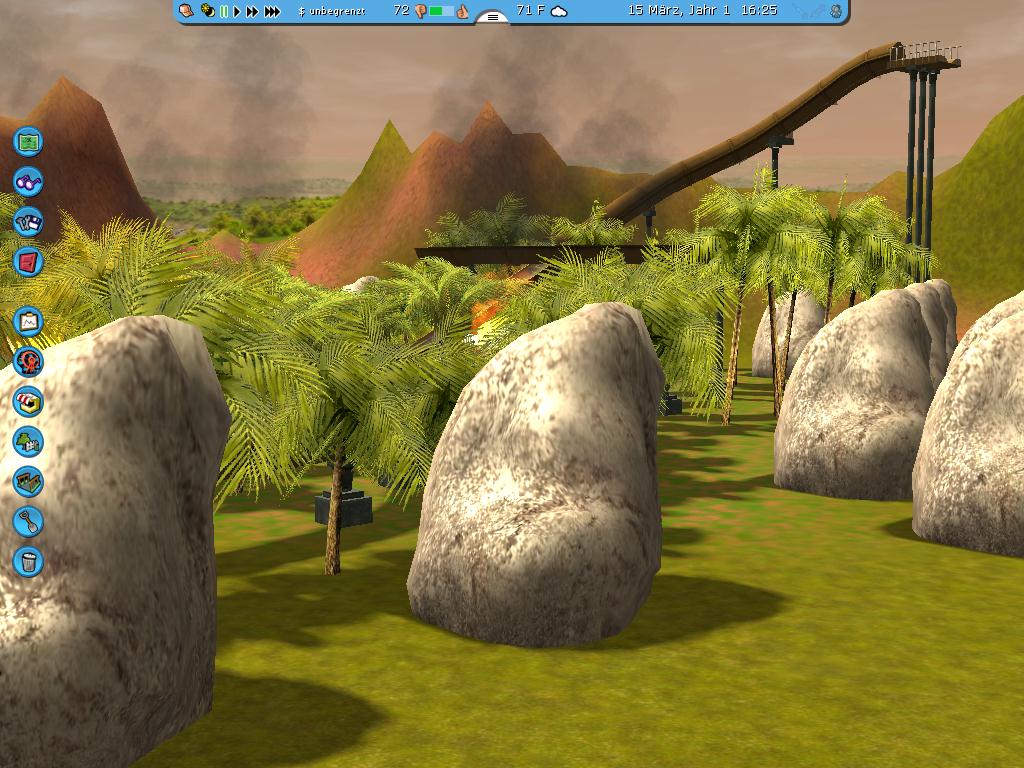
Task: Expand the top bar menu handle
Action: [492, 17]
